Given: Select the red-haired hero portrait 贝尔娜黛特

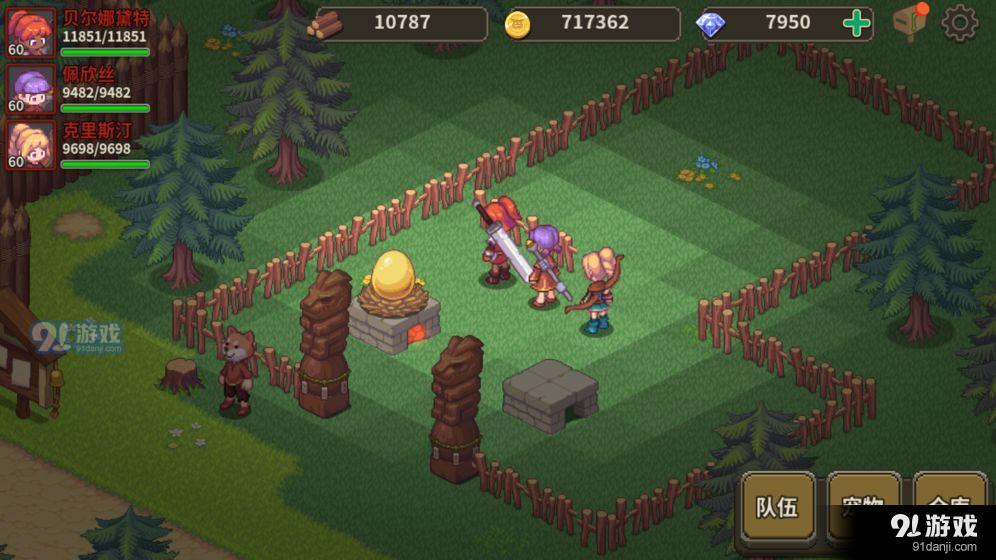Looking at the screenshot, I should click(30, 31).
